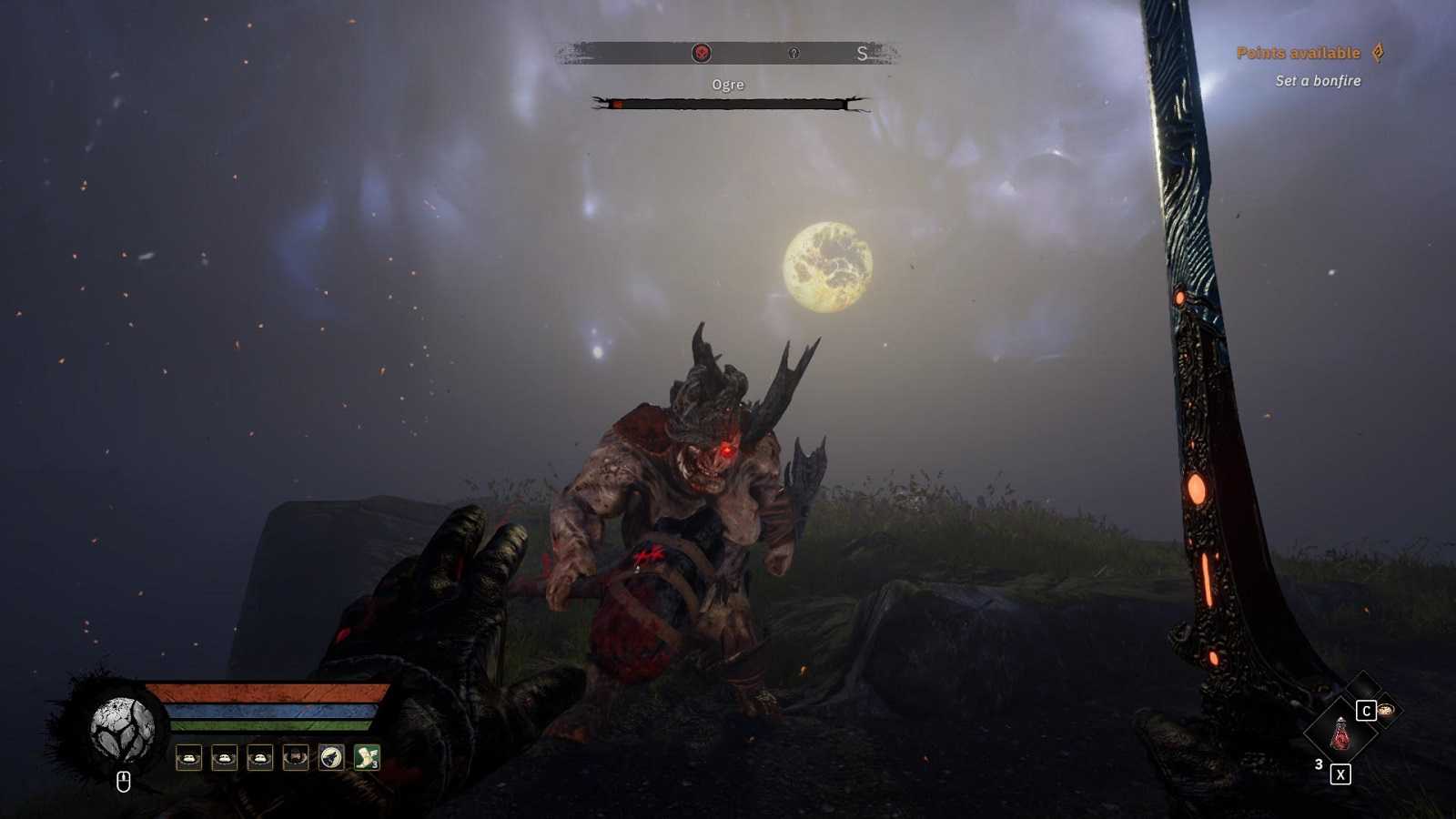Select the wolf howl status icon
The width and height of the screenshot is (1456, 819).
[331, 757]
